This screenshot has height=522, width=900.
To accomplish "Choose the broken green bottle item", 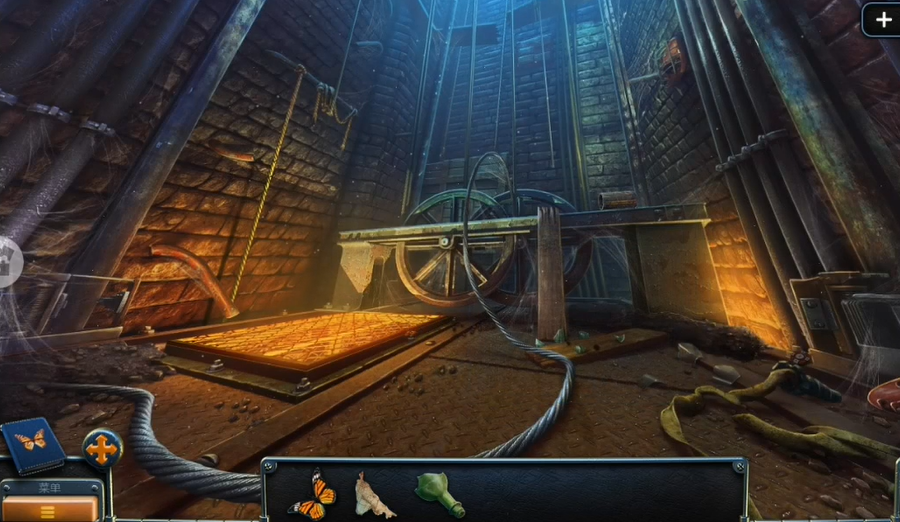I will (438, 491).
